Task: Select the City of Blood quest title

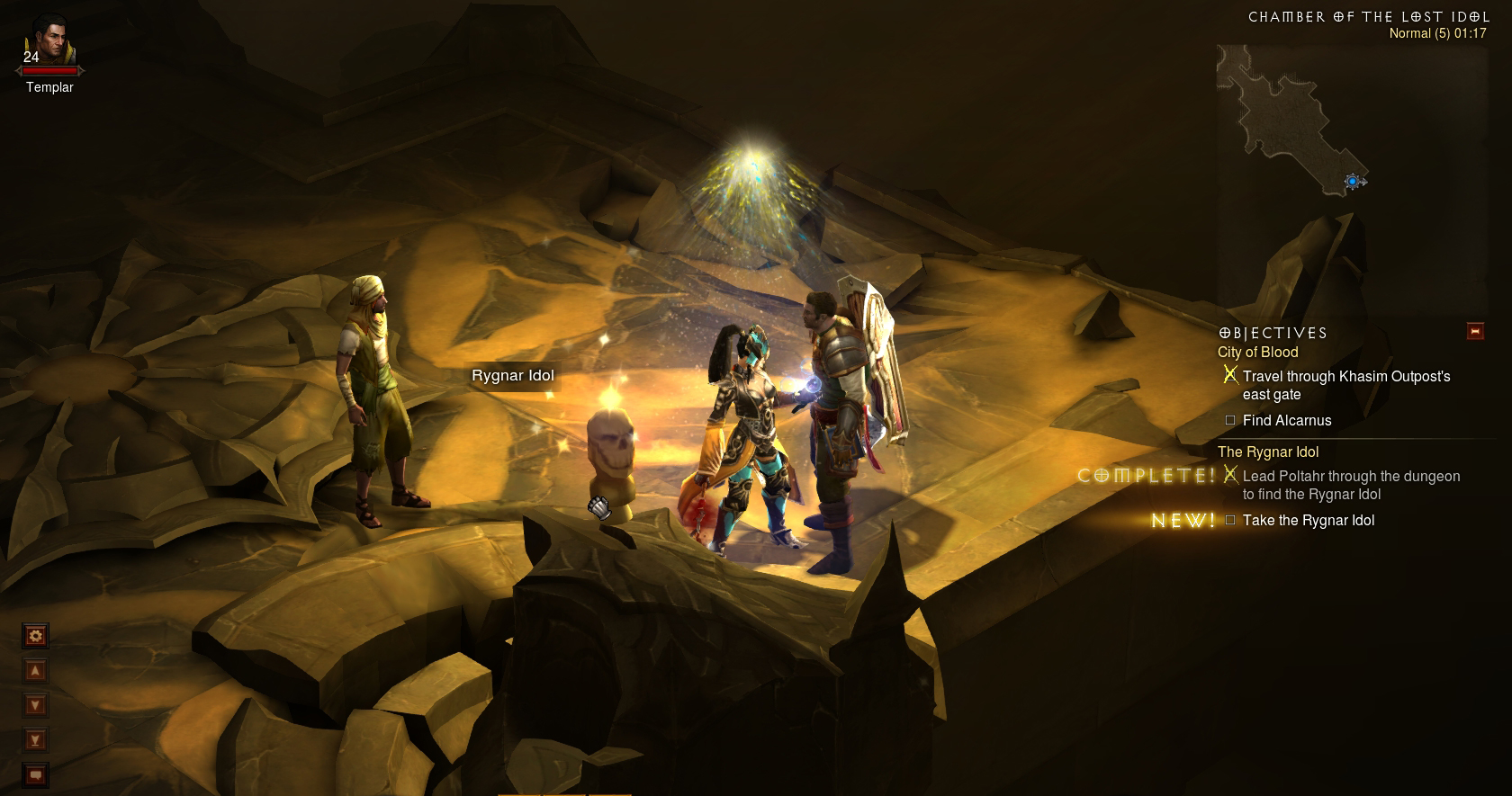Action: tap(1257, 353)
